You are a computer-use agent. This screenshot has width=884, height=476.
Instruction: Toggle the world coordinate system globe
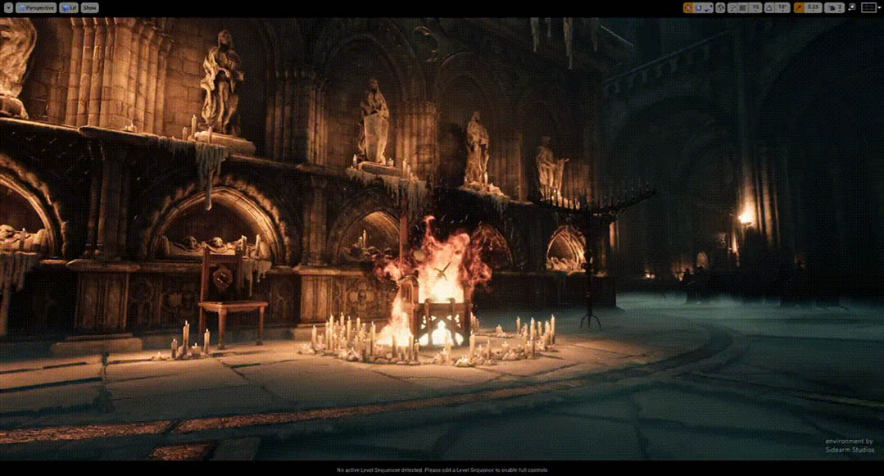click(x=721, y=7)
